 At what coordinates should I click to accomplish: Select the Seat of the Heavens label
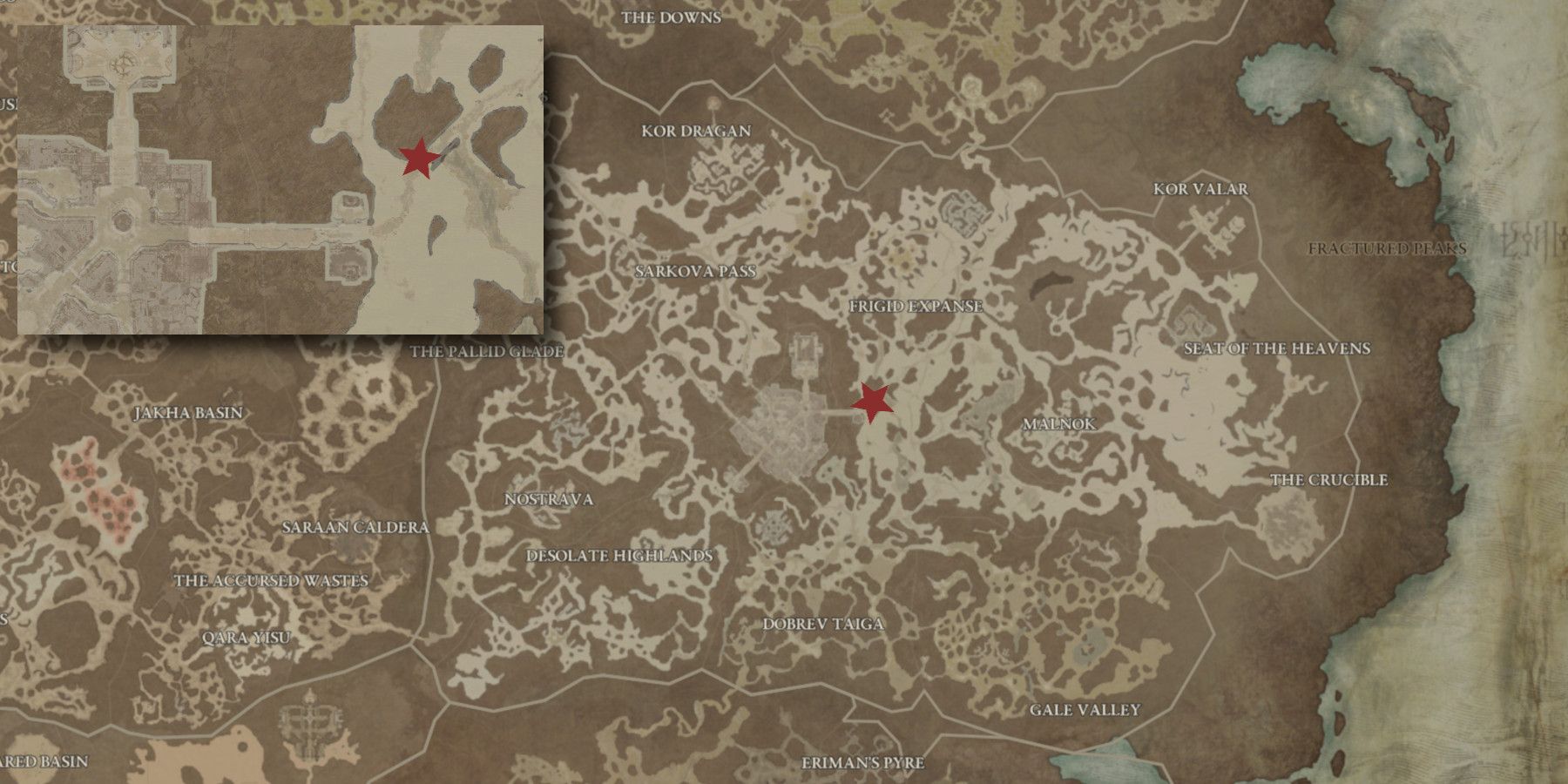tap(1277, 349)
